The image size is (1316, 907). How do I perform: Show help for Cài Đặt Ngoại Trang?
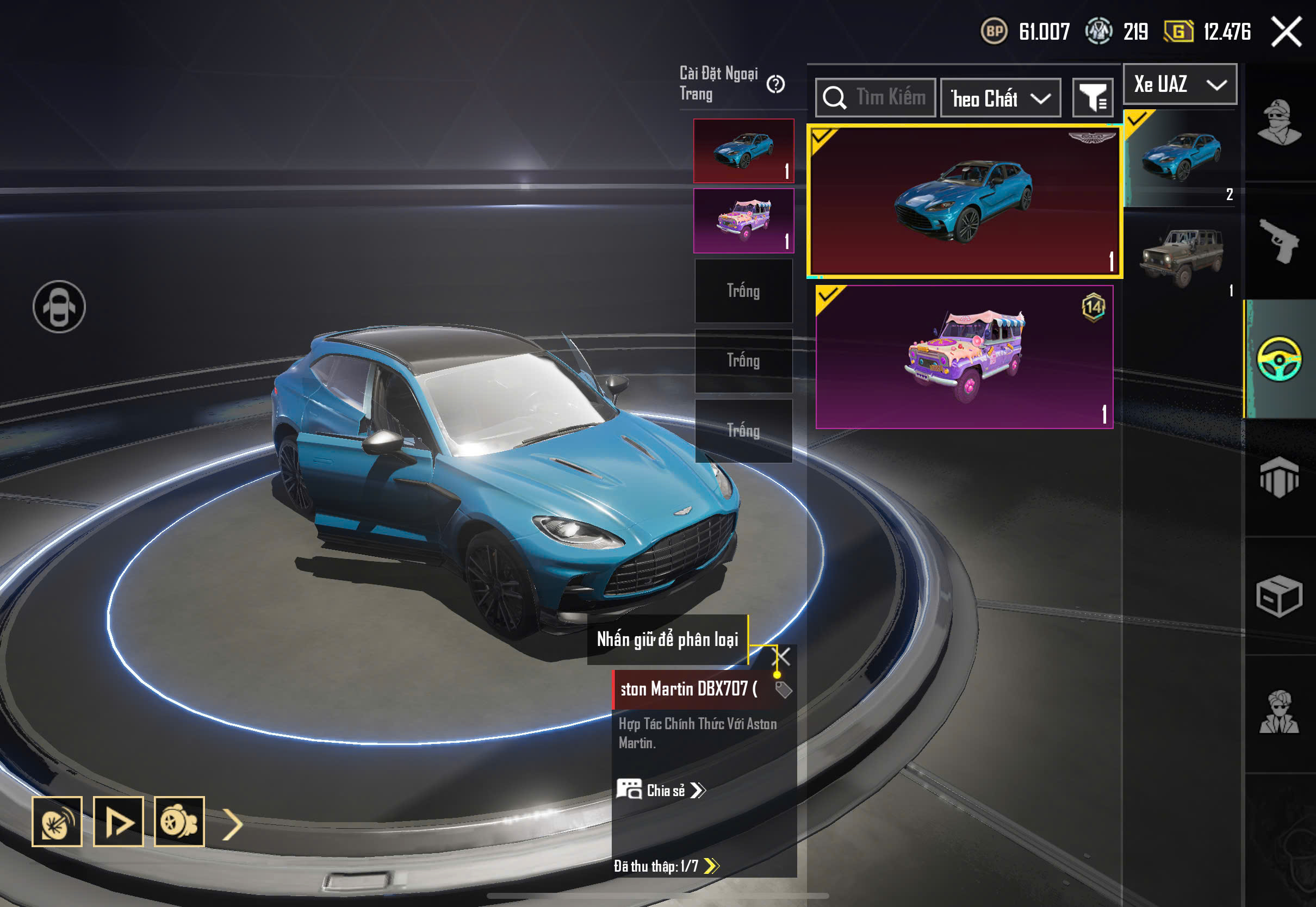pyautogui.click(x=775, y=84)
